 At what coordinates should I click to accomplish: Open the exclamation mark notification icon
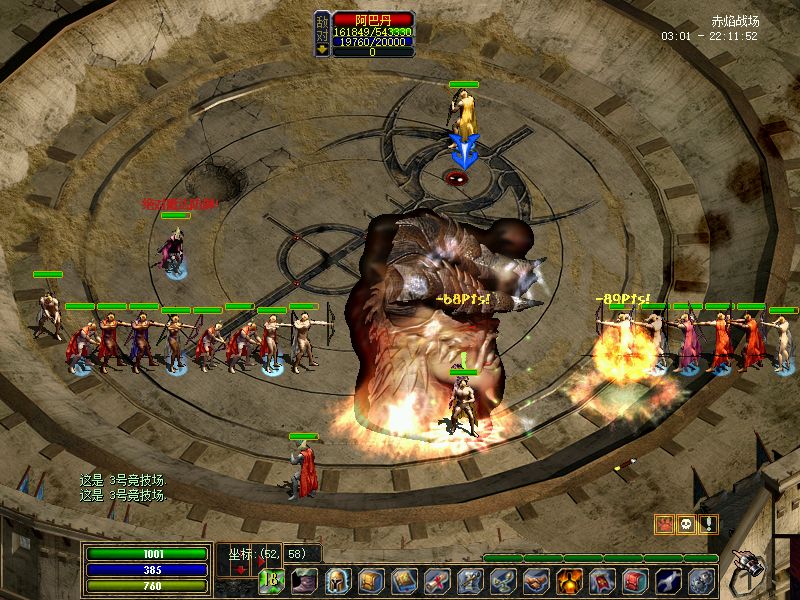coord(709,523)
